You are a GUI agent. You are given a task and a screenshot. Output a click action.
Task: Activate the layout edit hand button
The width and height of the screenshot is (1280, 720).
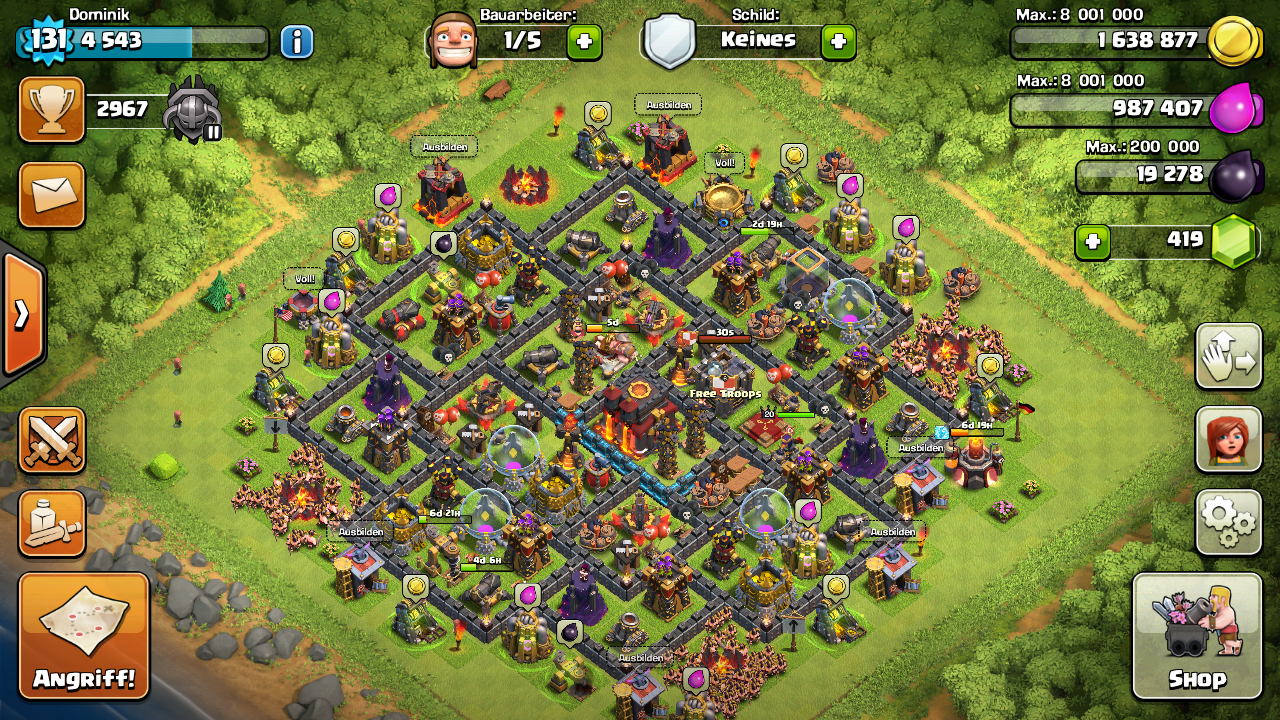click(x=1228, y=356)
